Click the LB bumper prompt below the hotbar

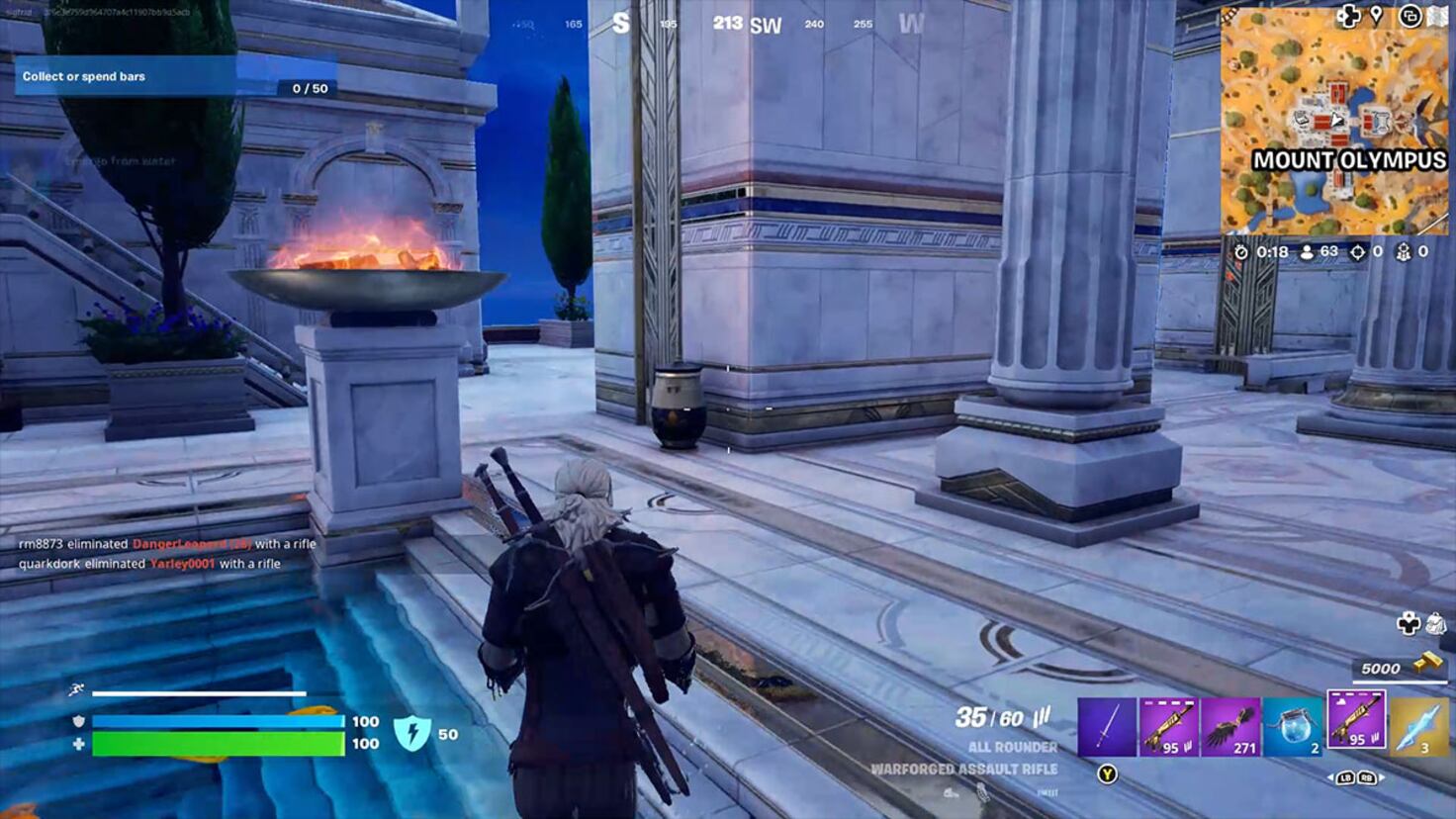(x=1347, y=776)
